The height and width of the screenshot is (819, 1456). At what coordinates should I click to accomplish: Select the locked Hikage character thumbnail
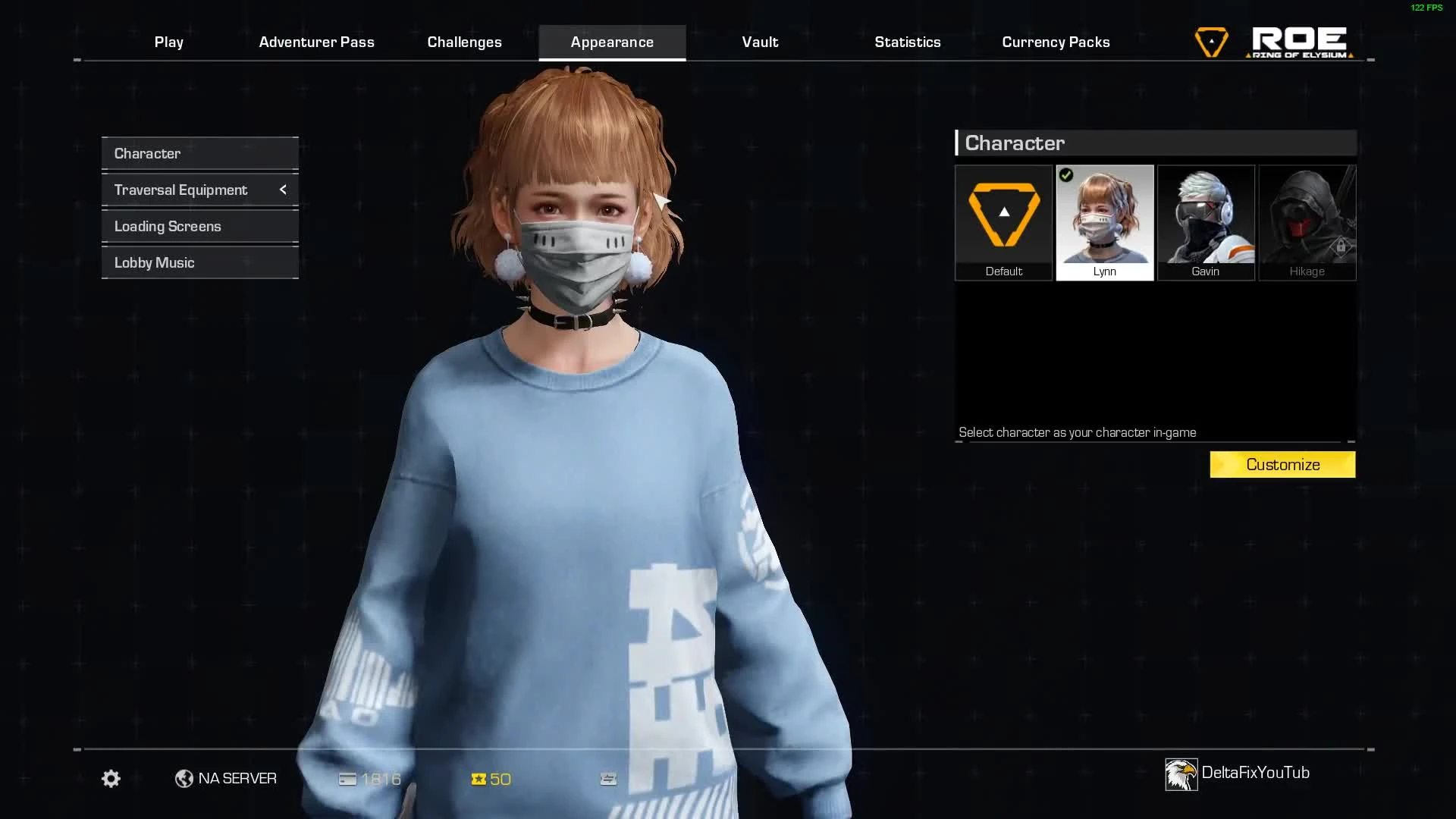[1307, 220]
